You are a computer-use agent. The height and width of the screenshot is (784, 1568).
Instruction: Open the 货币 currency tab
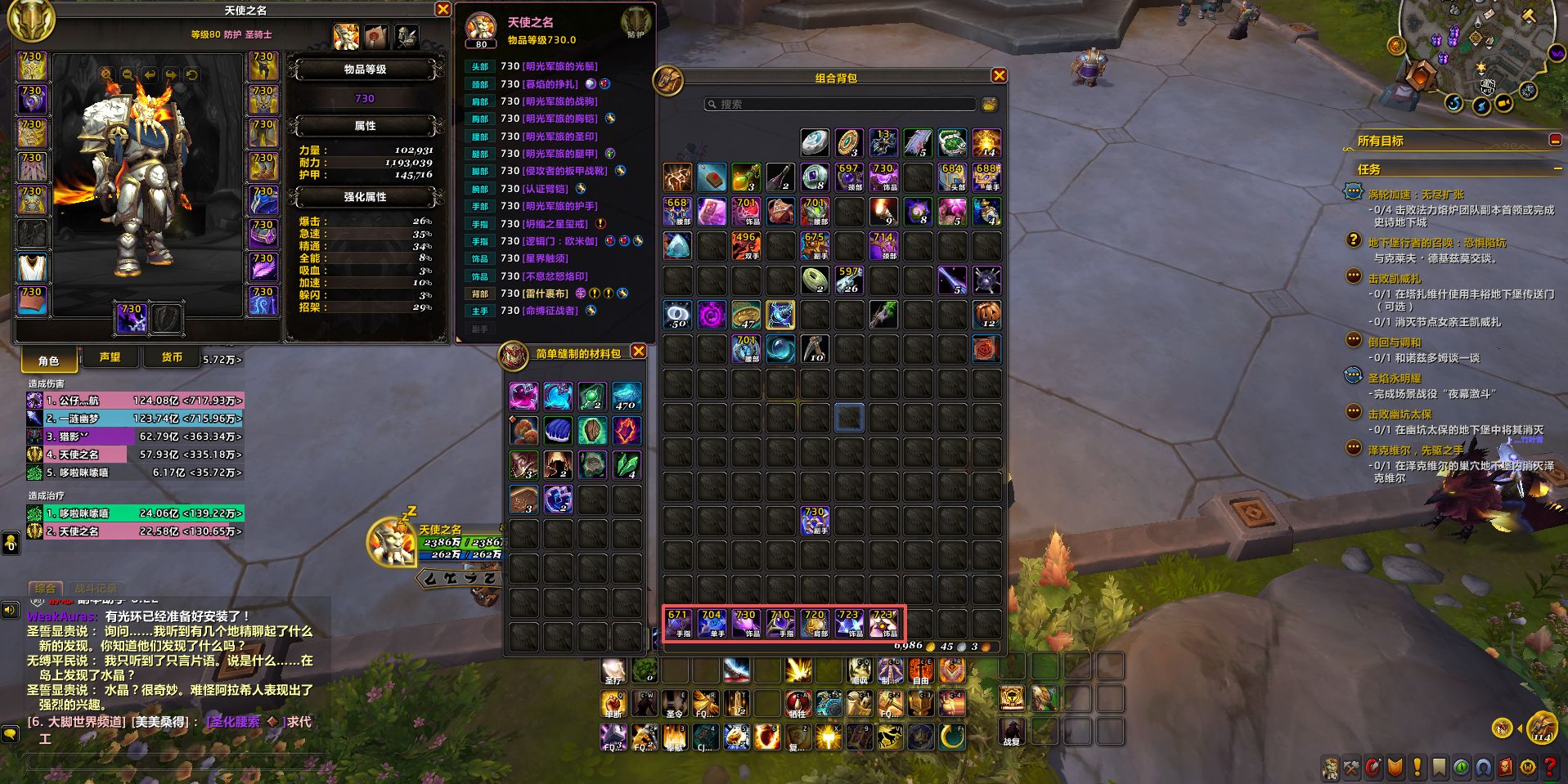tap(172, 357)
